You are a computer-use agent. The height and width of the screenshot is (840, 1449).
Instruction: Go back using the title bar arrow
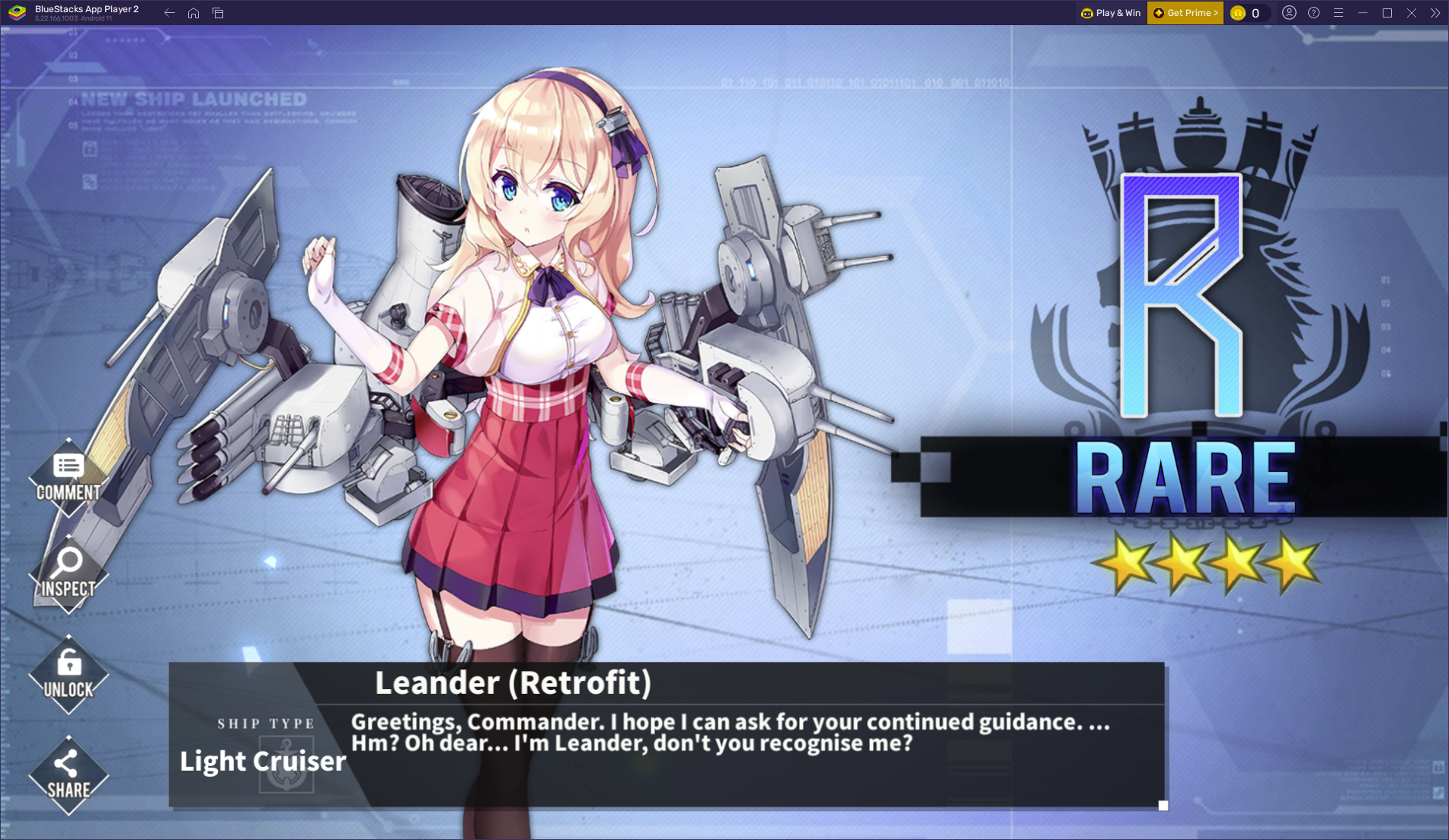pyautogui.click(x=169, y=13)
